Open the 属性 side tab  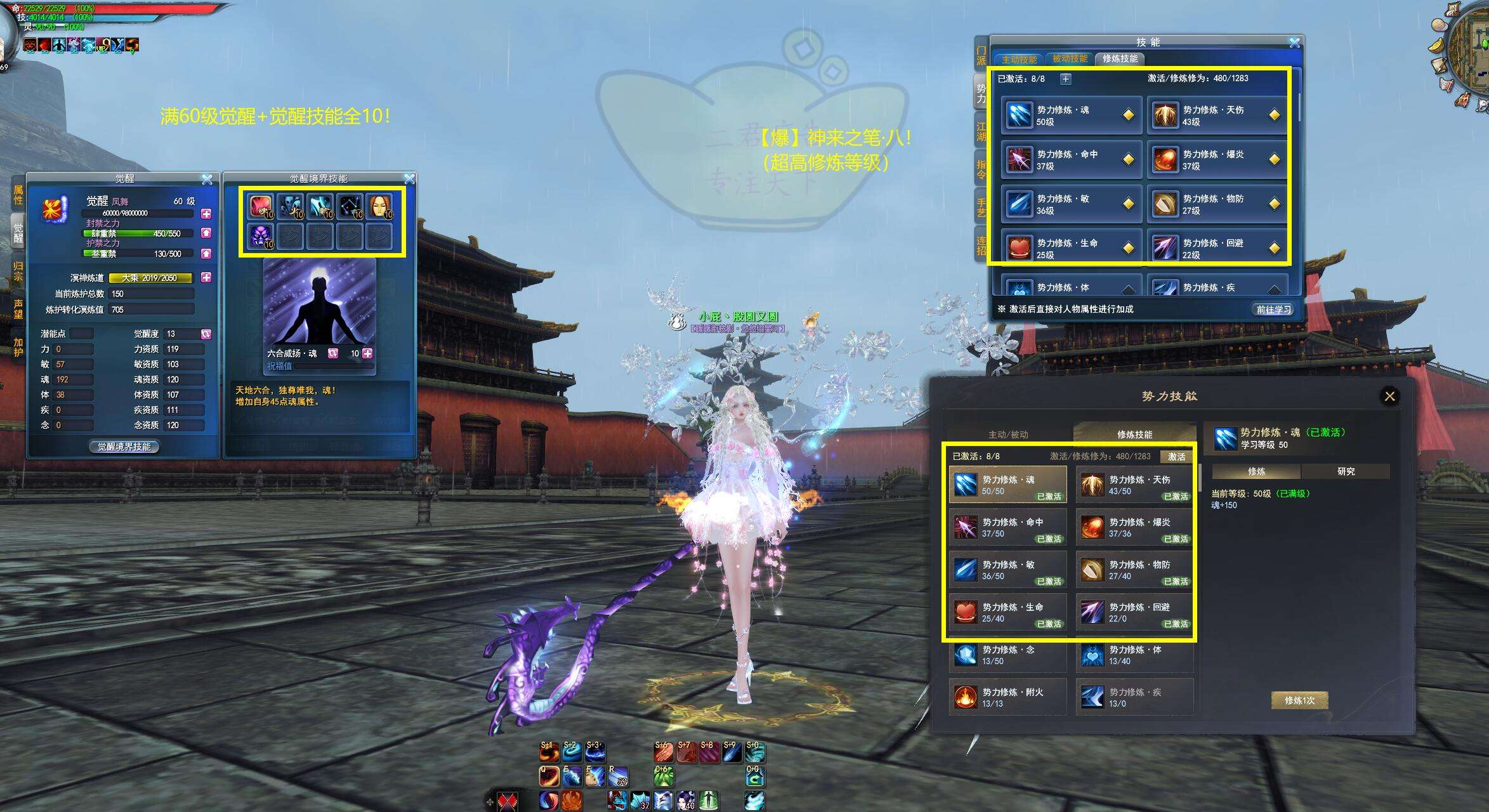coord(18,195)
